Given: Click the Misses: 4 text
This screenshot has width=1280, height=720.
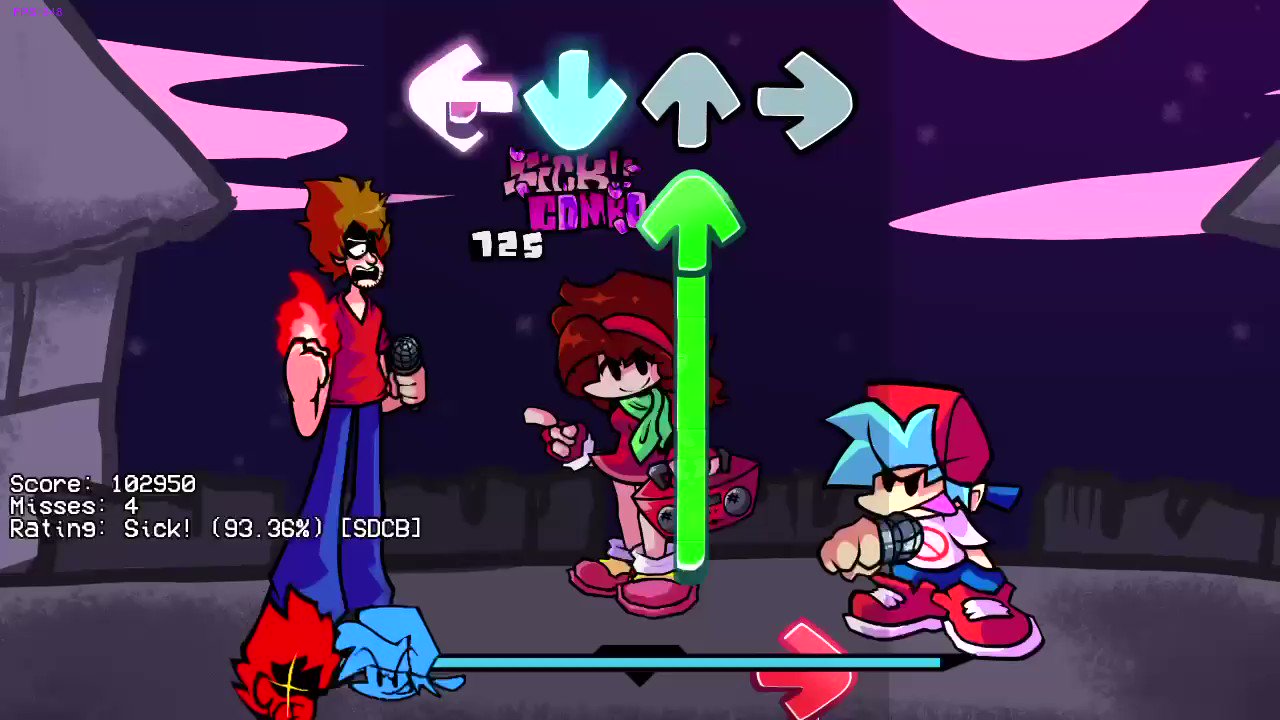Looking at the screenshot, I should click(x=75, y=506).
